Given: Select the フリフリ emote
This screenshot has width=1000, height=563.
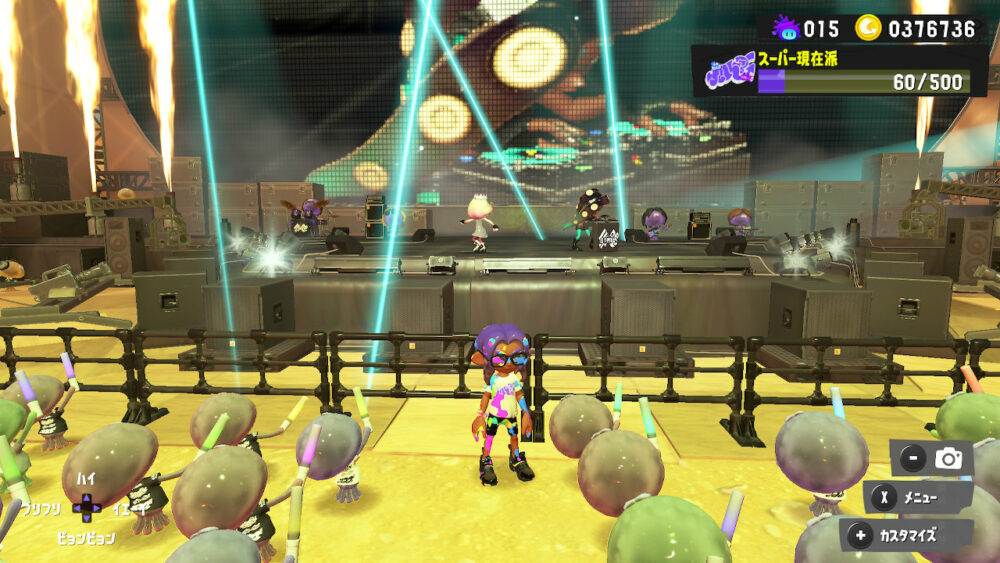Looking at the screenshot, I should [x=41, y=509].
